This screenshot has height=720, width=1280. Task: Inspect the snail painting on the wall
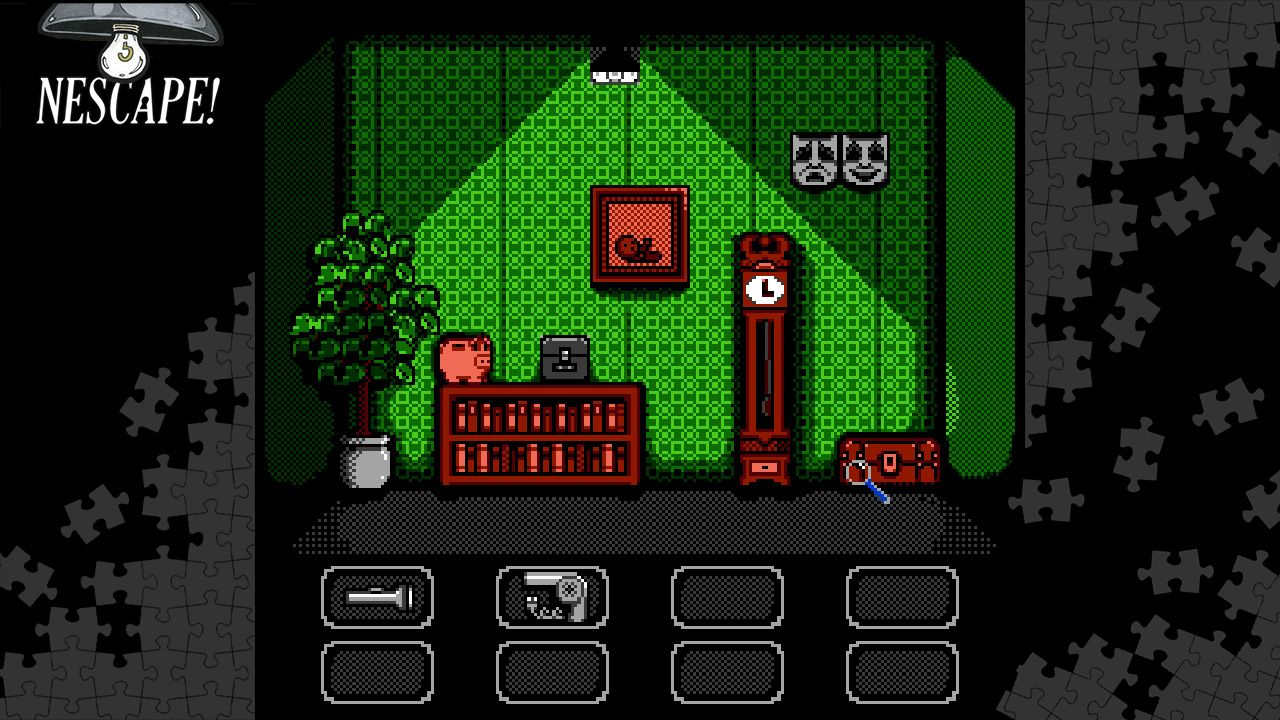[640, 238]
